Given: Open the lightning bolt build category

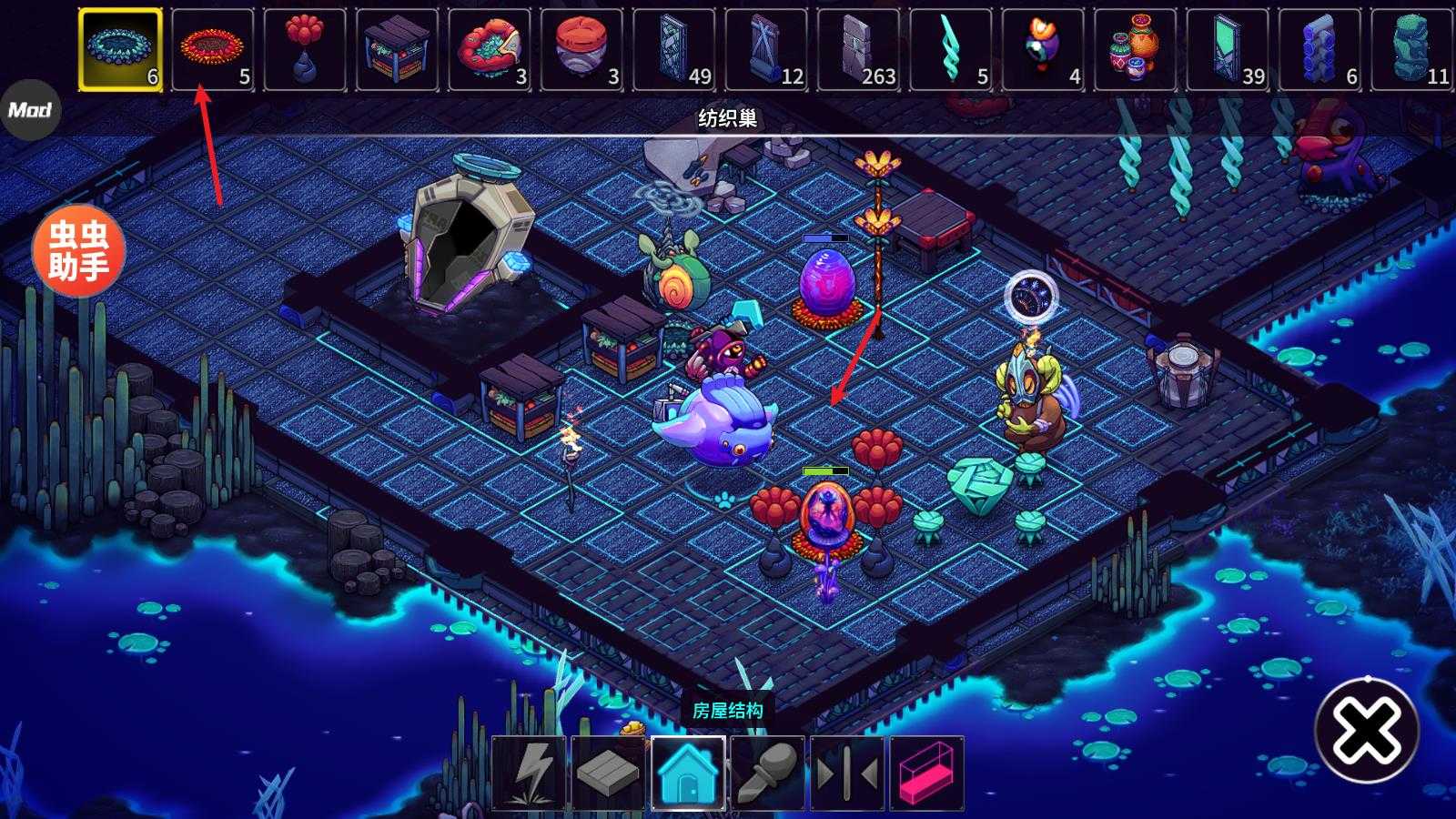Looking at the screenshot, I should click(x=529, y=773).
